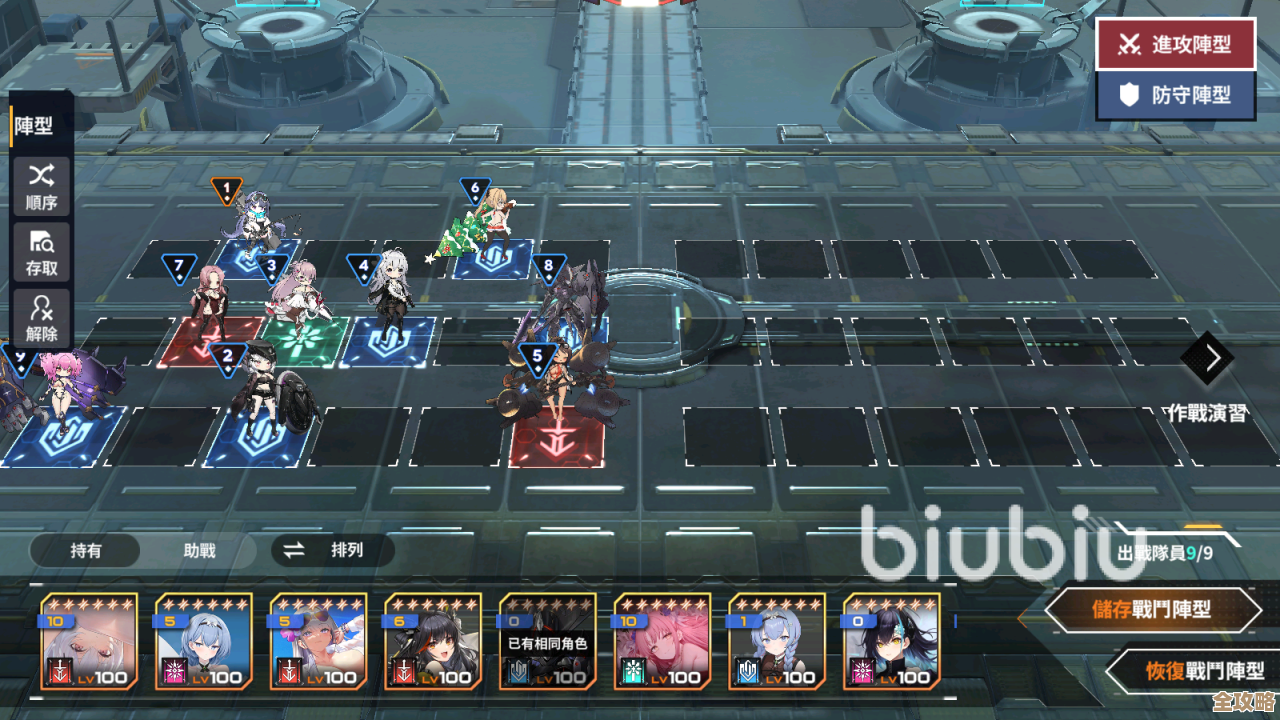Open the 排列 sort option
Viewport: 1280px width, 720px height.
coord(333,550)
